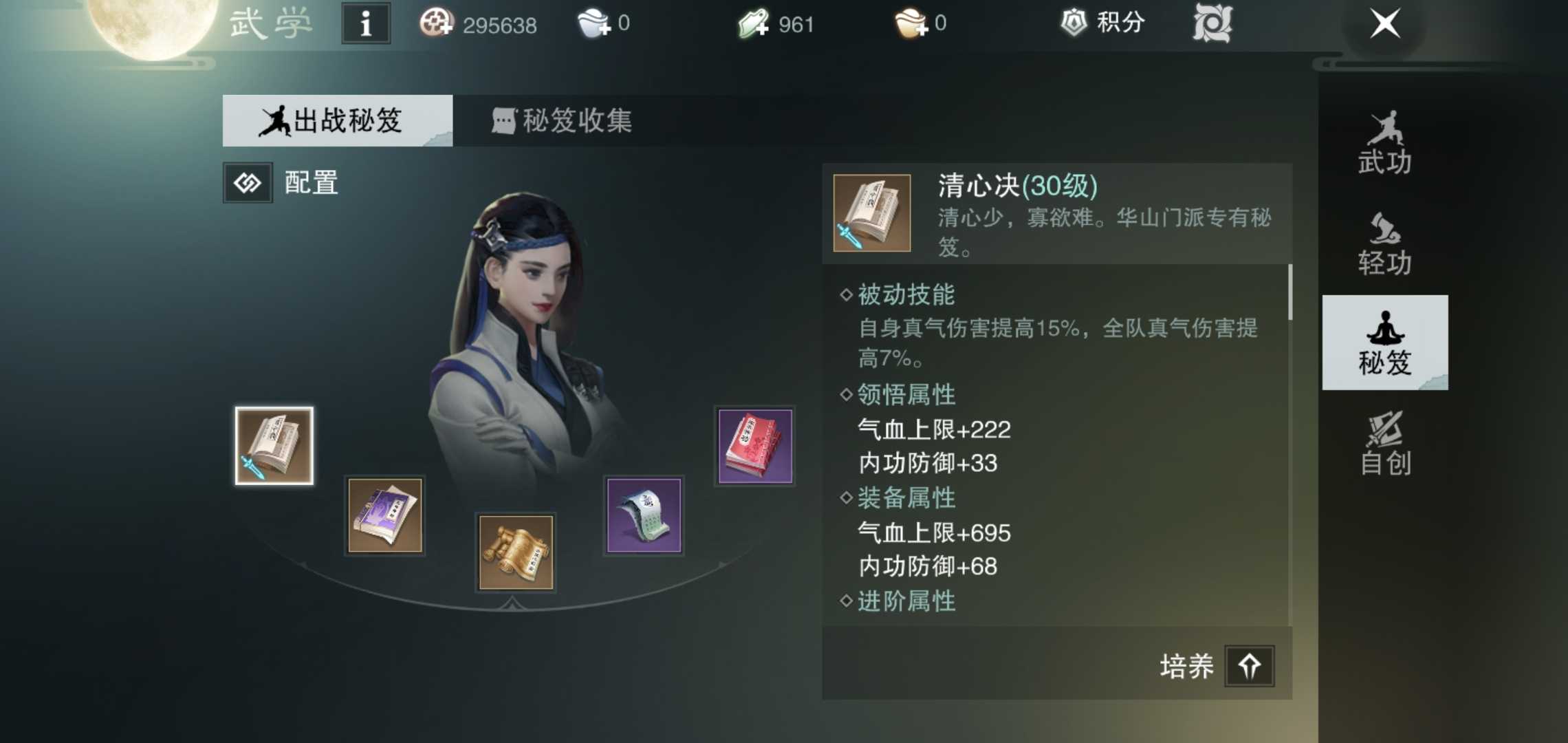The image size is (1568, 743).
Task: Open the guild emblem icon beside 积分
Action: pyautogui.click(x=1214, y=23)
